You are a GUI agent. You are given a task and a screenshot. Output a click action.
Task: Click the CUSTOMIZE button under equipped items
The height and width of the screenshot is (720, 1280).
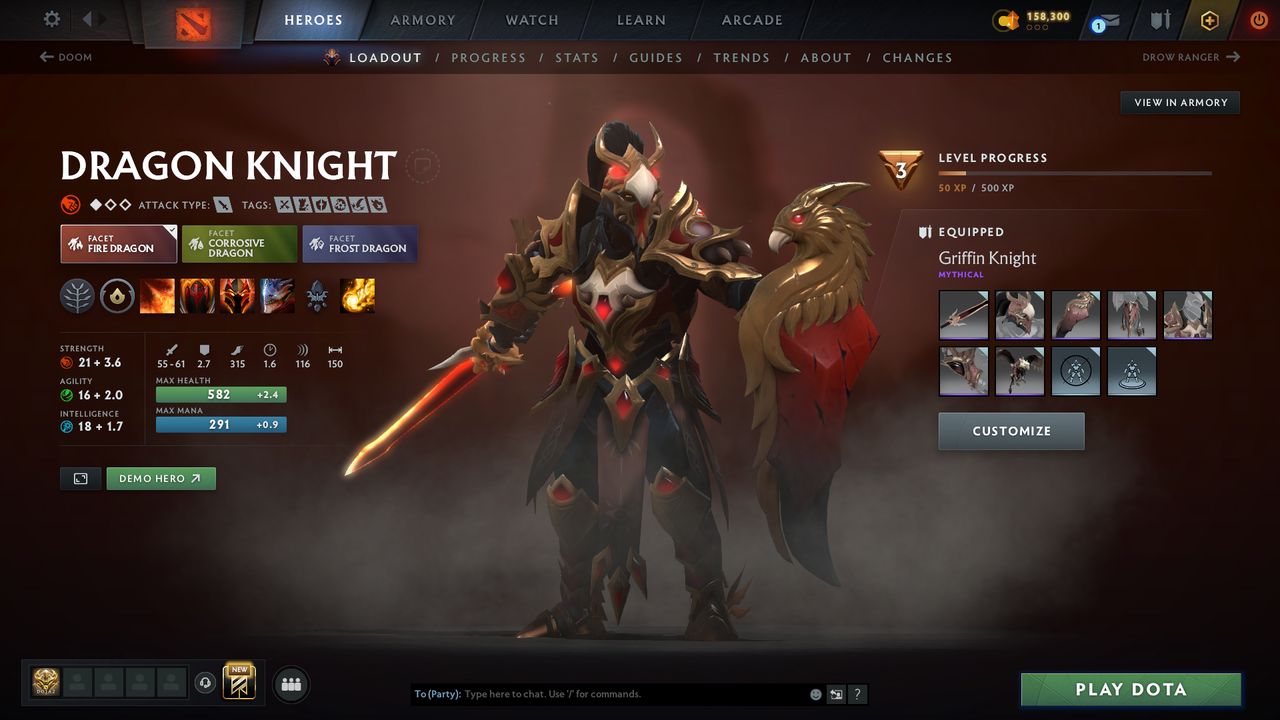pos(1011,431)
